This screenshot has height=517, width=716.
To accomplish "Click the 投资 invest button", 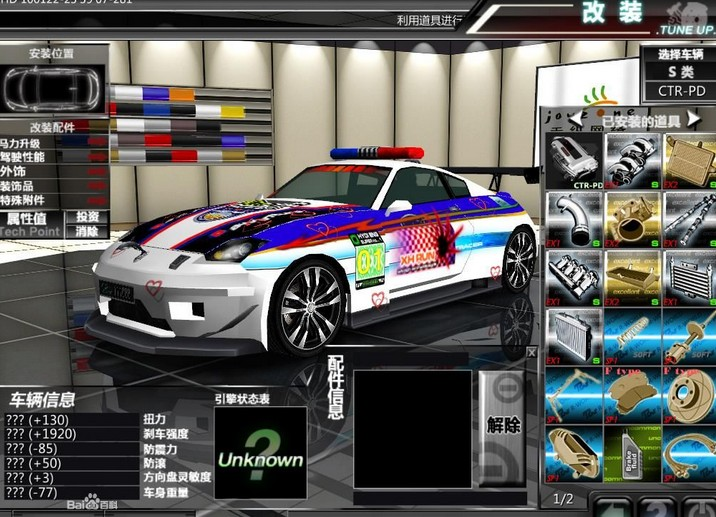I will (x=87, y=217).
